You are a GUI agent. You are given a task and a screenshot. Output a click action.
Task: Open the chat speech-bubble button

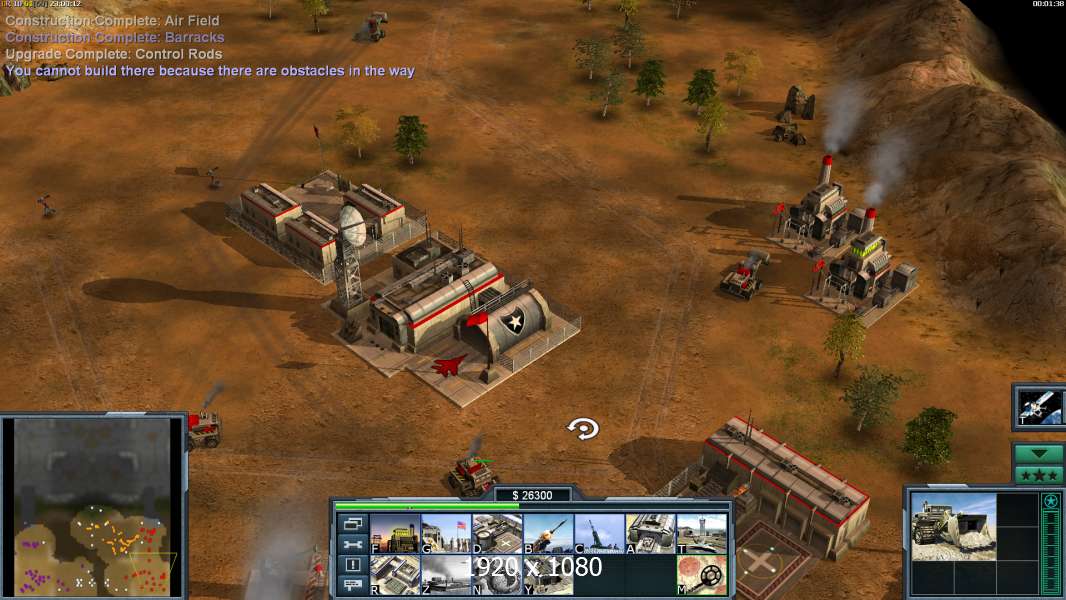pos(352,586)
